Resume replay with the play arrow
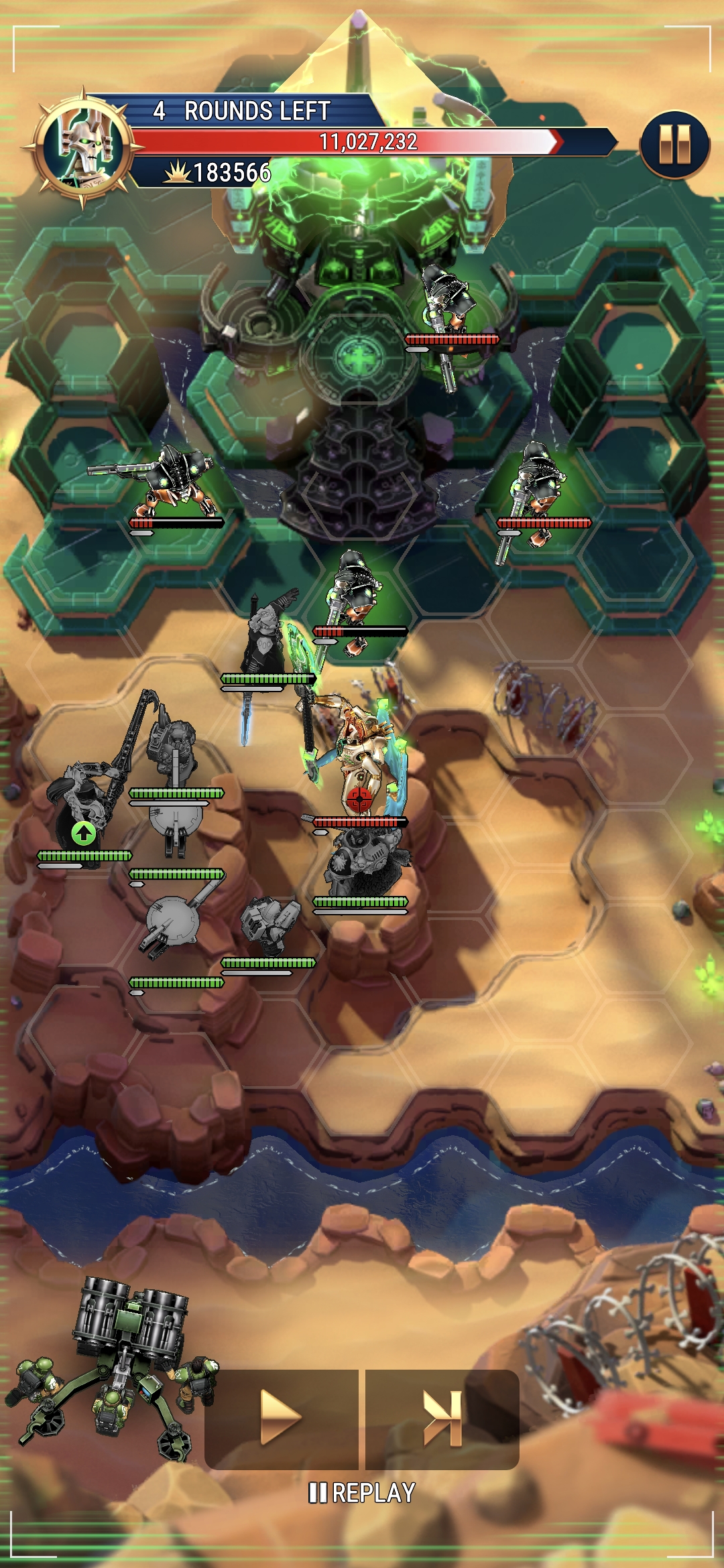724x1568 pixels. click(x=281, y=1418)
